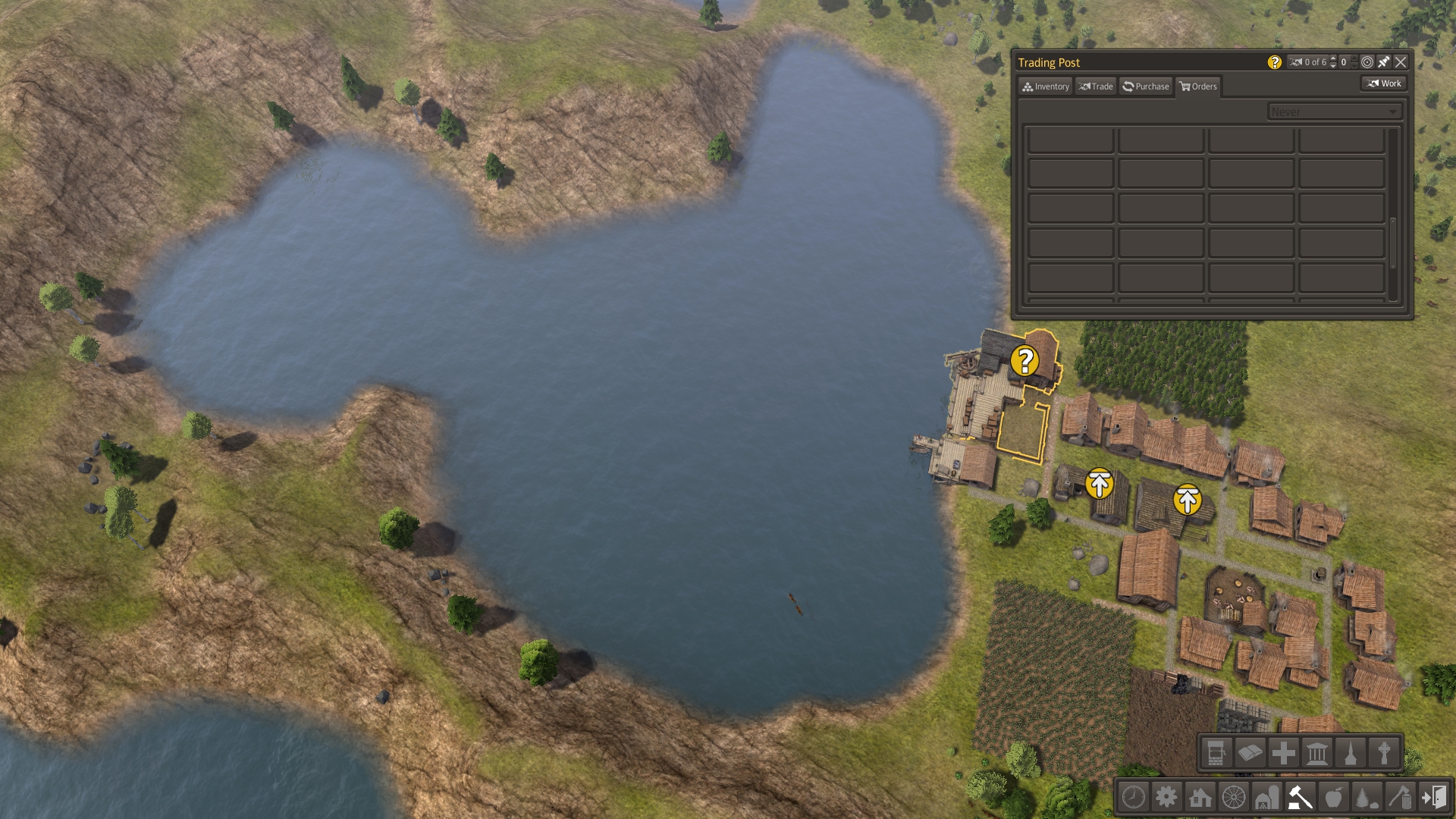1456x819 pixels.
Task: Select the Orders tab
Action: pos(1198,86)
